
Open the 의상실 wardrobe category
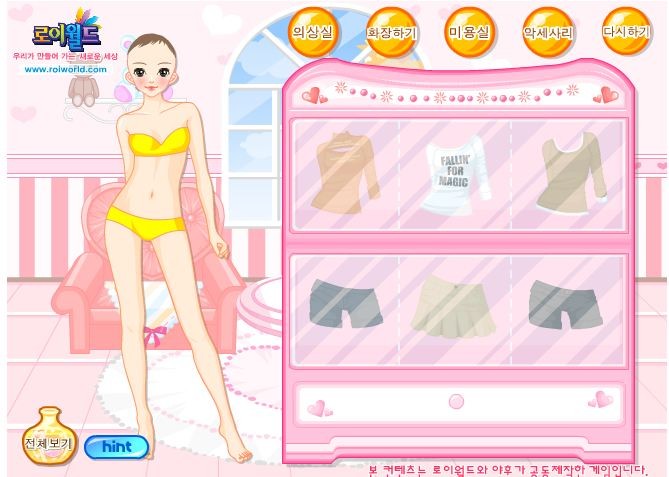point(313,31)
